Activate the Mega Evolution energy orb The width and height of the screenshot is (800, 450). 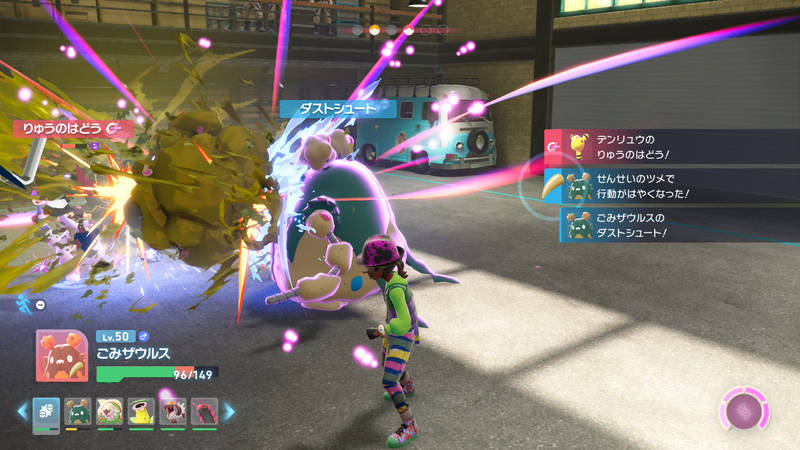coord(744,411)
